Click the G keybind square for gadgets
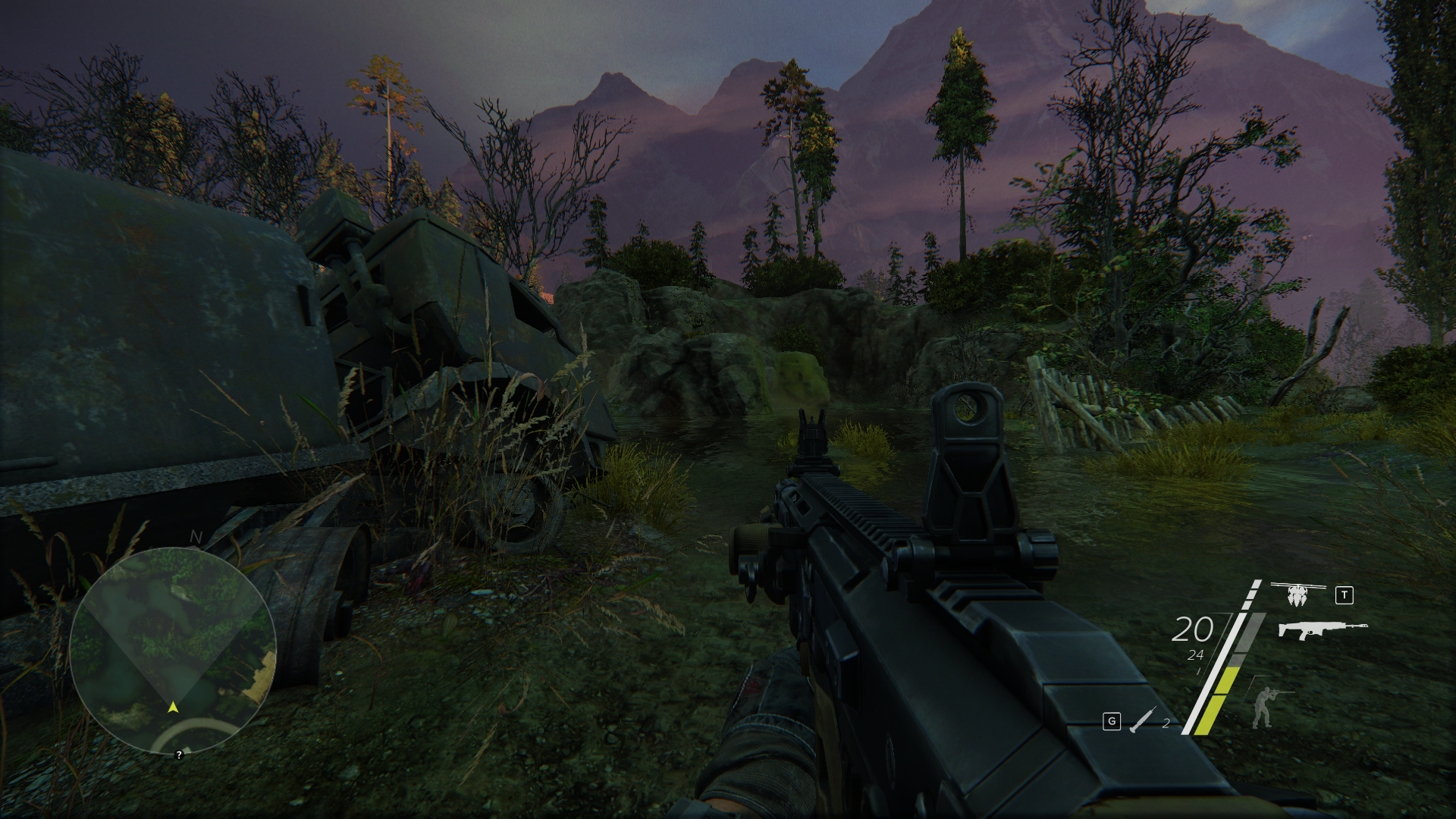 click(1110, 722)
